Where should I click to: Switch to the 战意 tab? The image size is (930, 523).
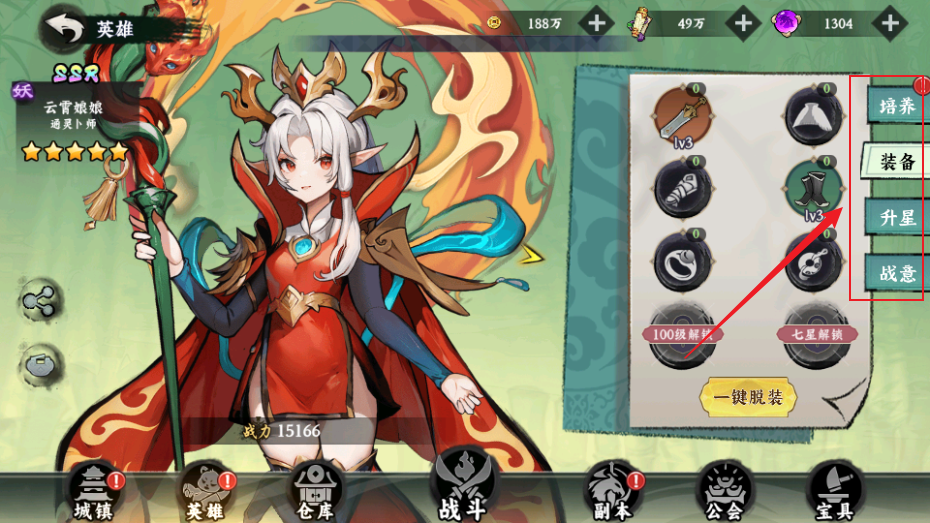[x=893, y=272]
